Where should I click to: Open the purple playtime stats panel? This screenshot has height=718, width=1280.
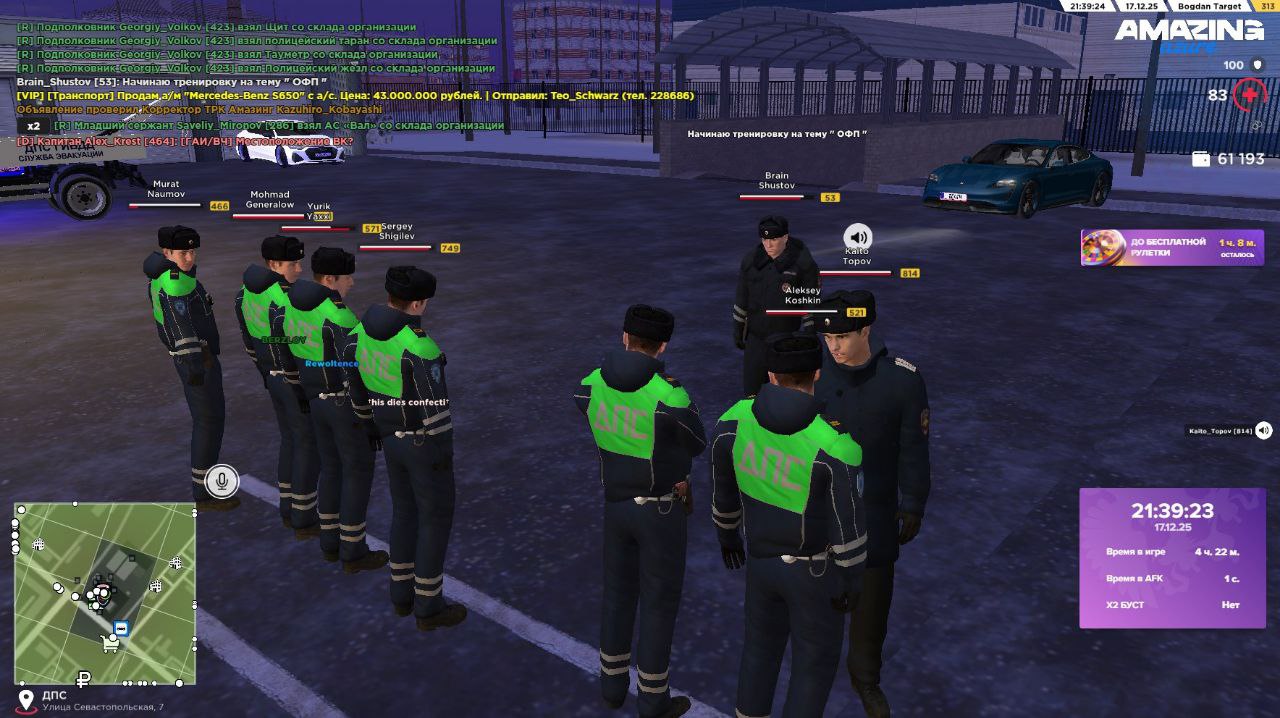tap(1172, 557)
